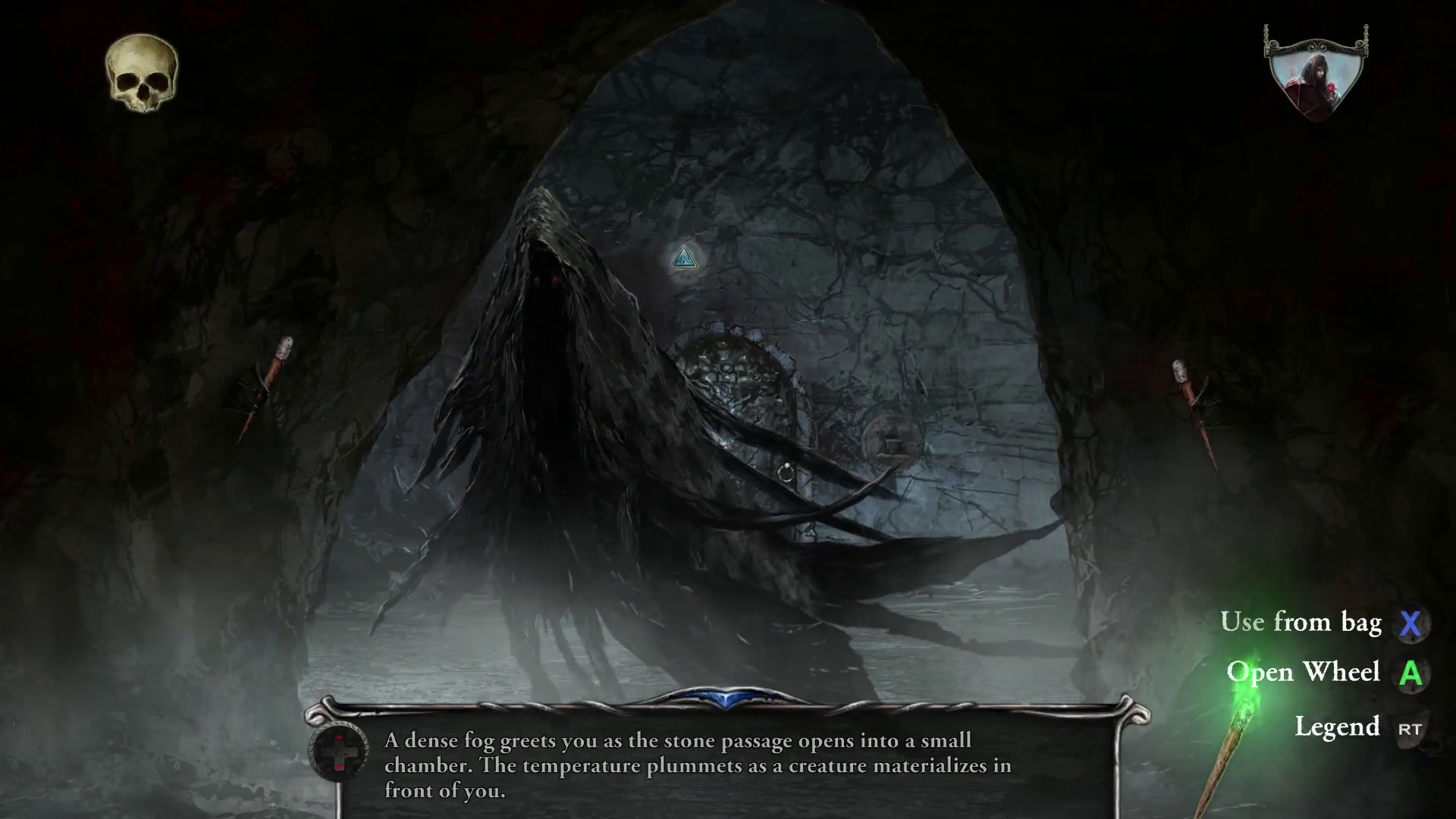Select the Open Wheel menu entry
This screenshot has height=819, width=1456.
pyautogui.click(x=1306, y=672)
